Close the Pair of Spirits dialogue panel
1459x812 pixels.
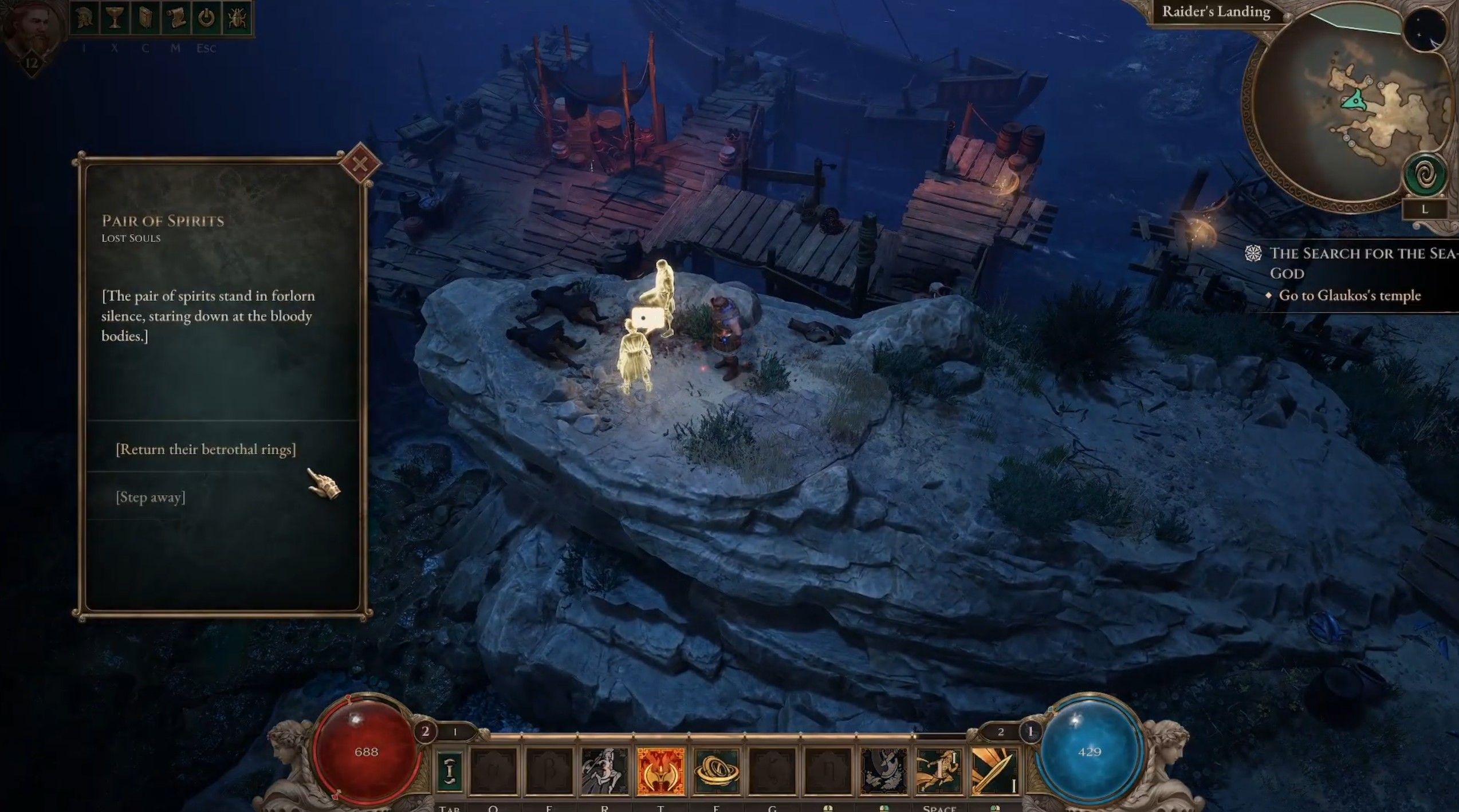tap(360, 164)
